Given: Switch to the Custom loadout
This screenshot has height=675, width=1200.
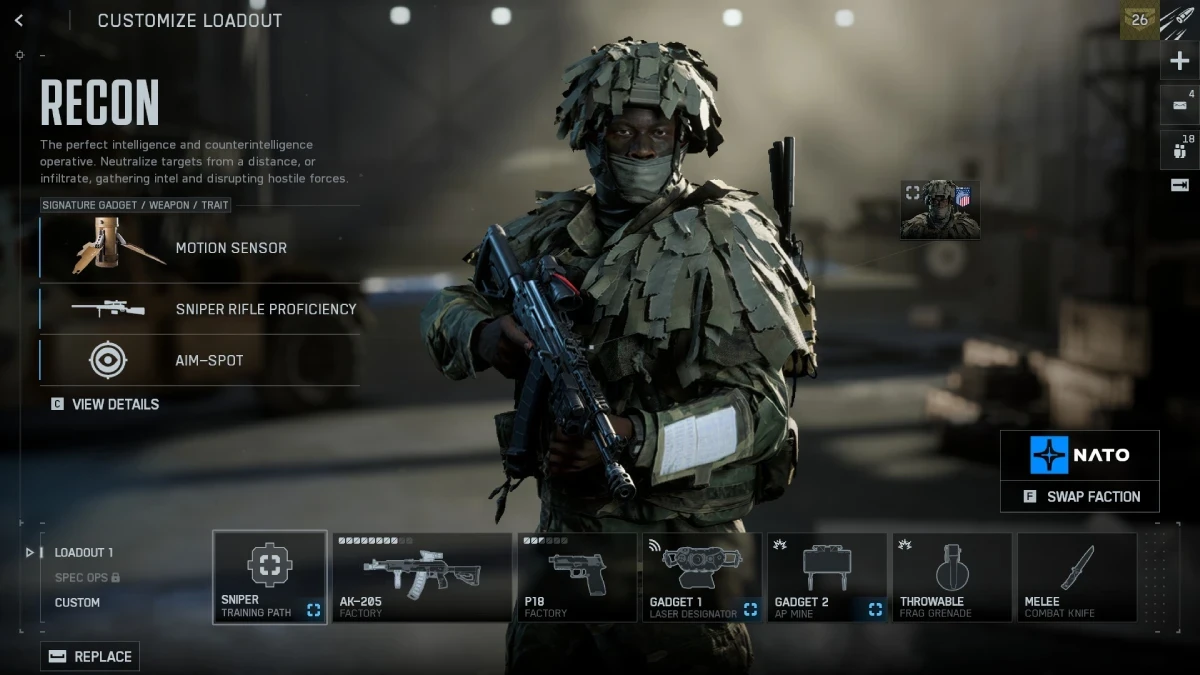Looking at the screenshot, I should click(x=77, y=602).
